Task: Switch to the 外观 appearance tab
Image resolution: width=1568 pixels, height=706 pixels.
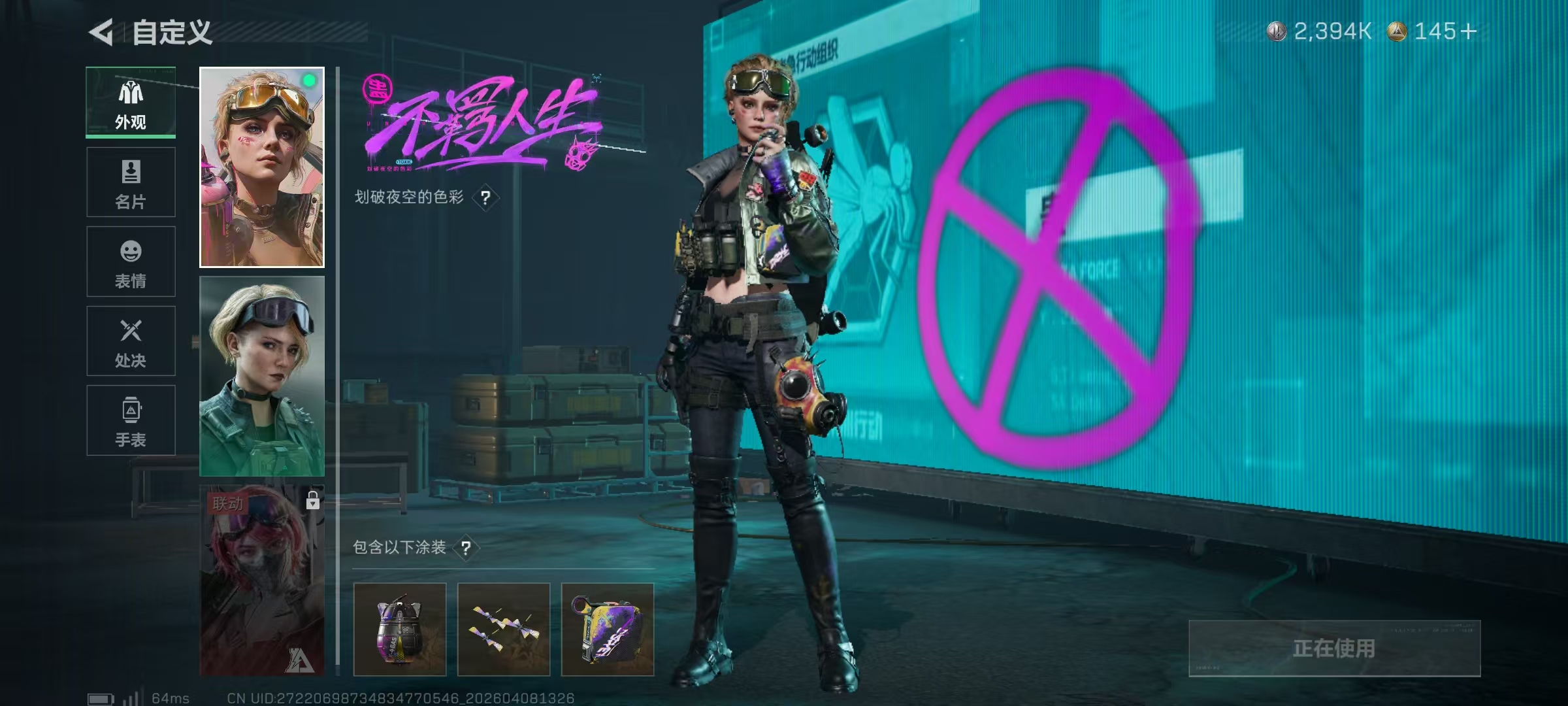Action: 131,103
